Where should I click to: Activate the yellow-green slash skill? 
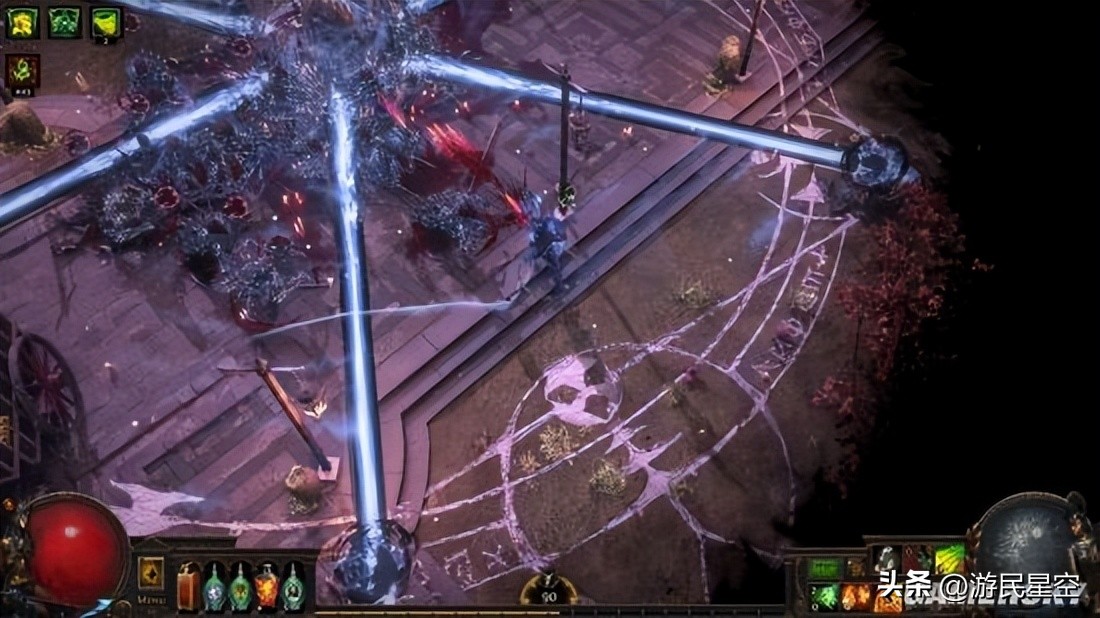[x=948, y=560]
